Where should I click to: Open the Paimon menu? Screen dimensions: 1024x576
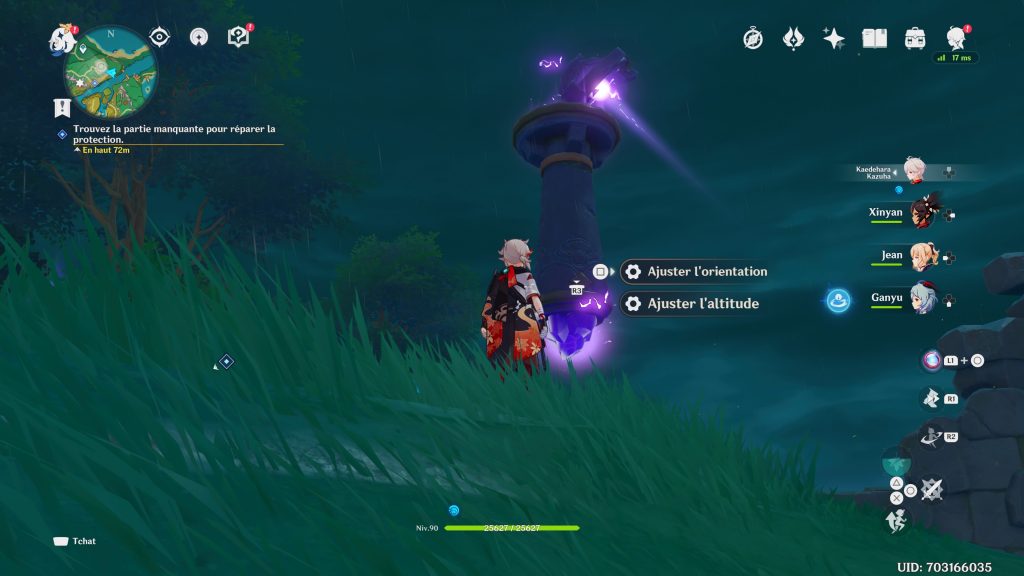[x=61, y=38]
